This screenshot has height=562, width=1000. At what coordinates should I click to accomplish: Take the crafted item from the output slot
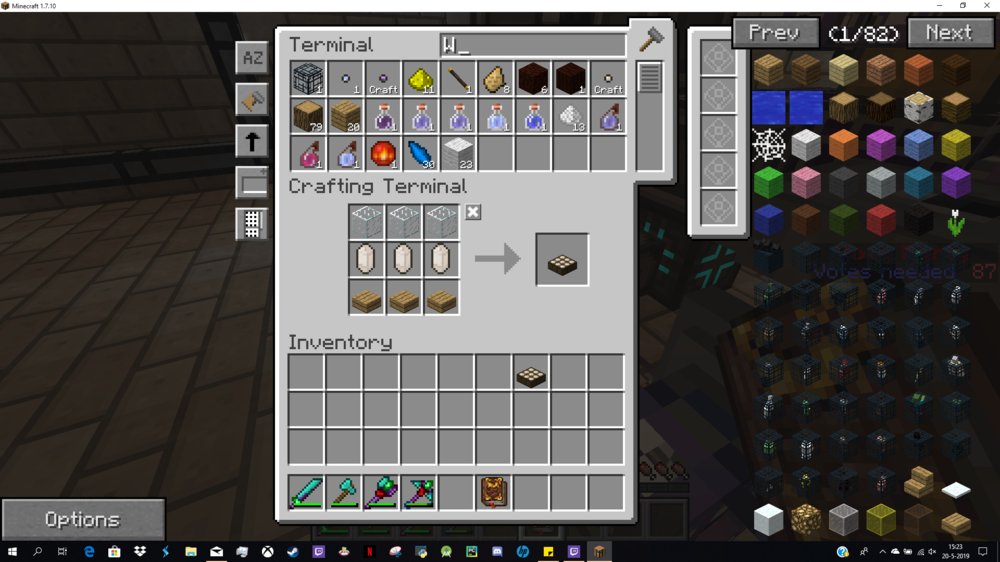click(562, 260)
